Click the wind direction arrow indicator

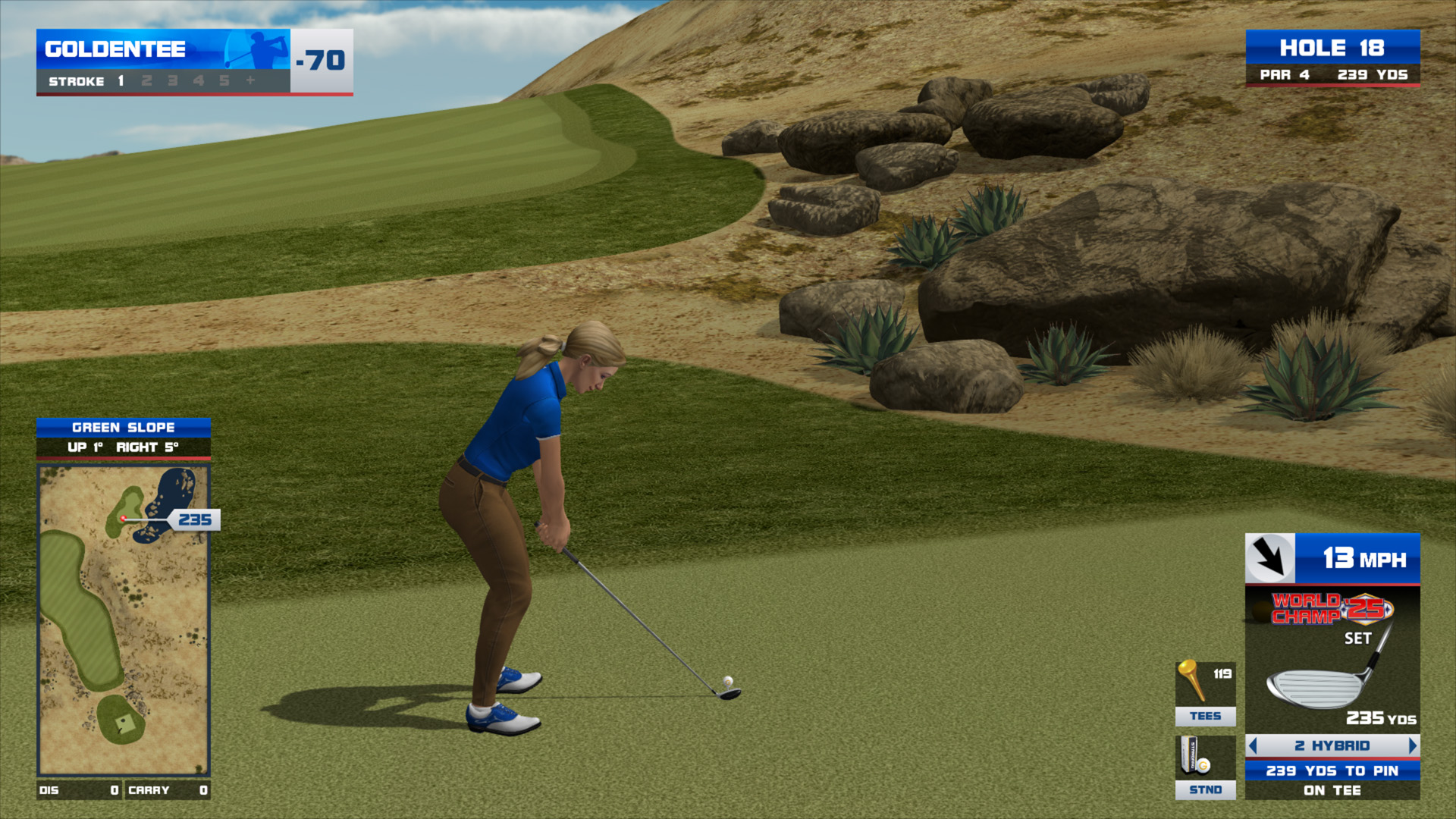click(1269, 558)
